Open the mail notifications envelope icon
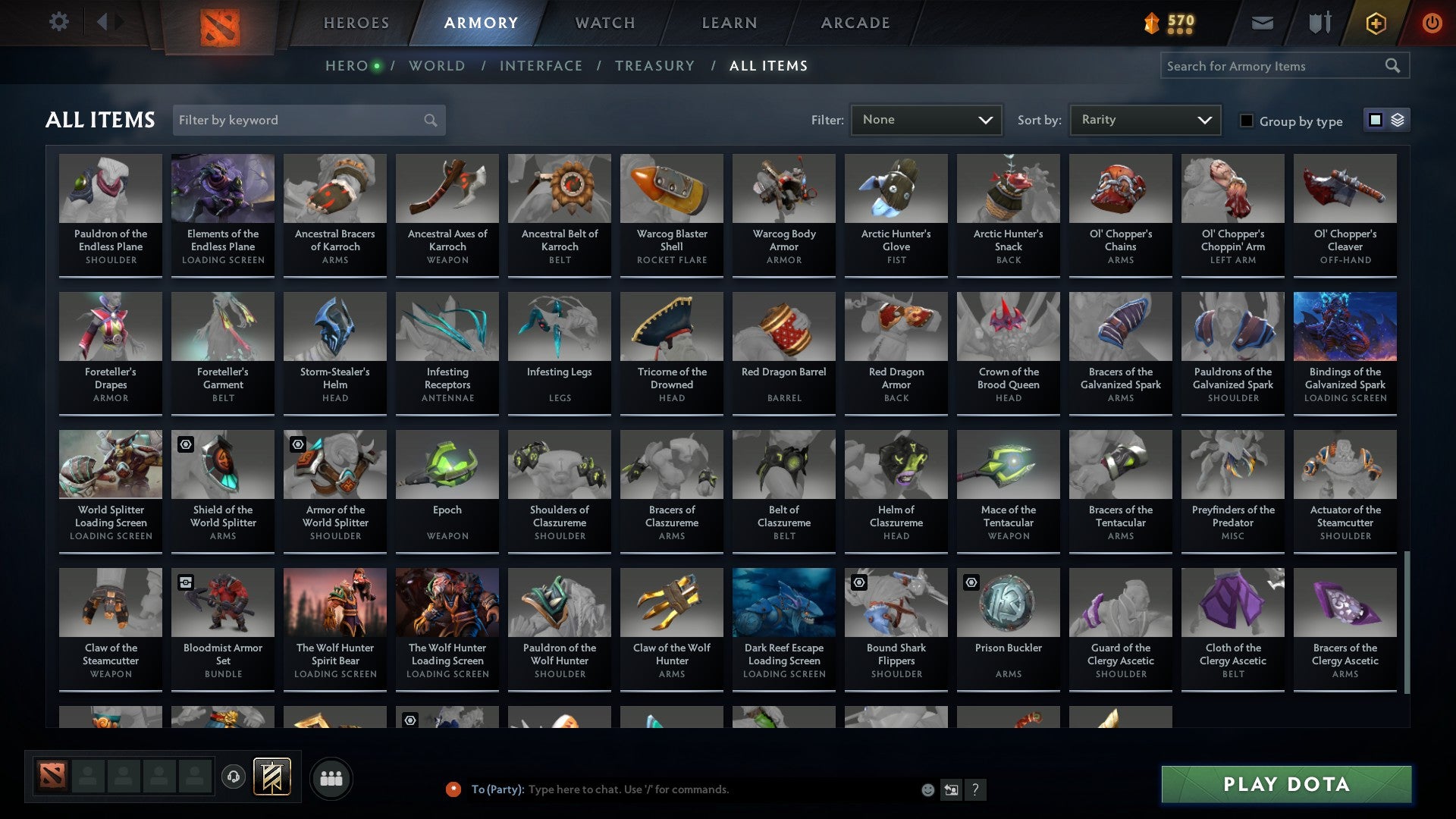 [x=1262, y=22]
